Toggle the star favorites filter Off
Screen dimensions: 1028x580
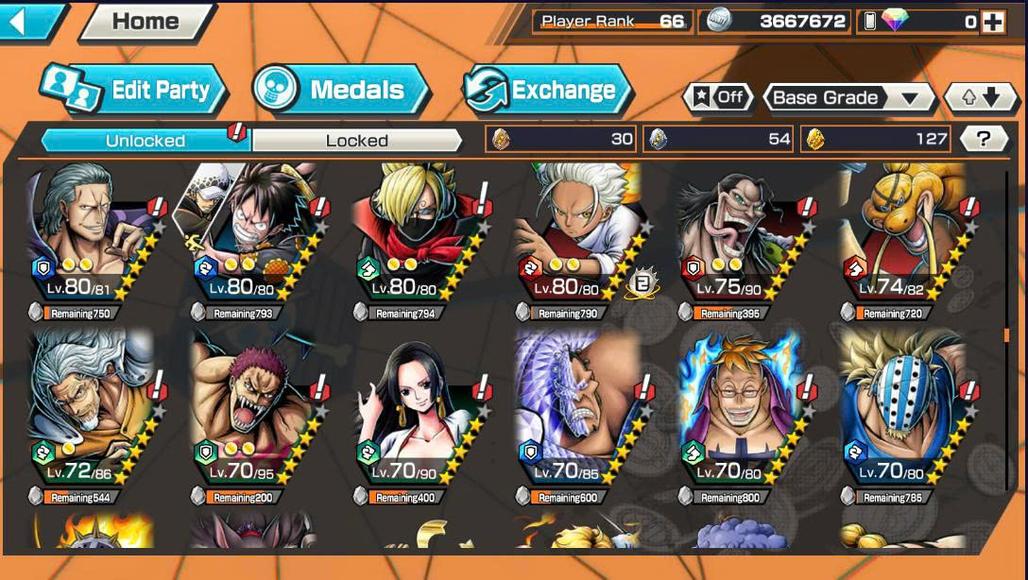coord(717,97)
